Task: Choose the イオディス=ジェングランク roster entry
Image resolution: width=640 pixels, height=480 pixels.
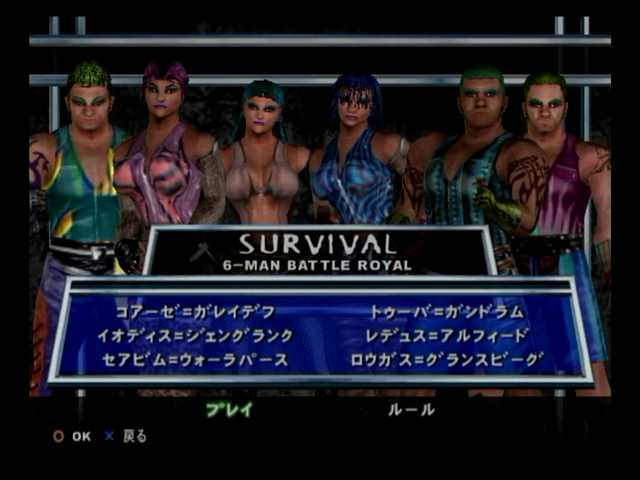Action: coord(195,336)
